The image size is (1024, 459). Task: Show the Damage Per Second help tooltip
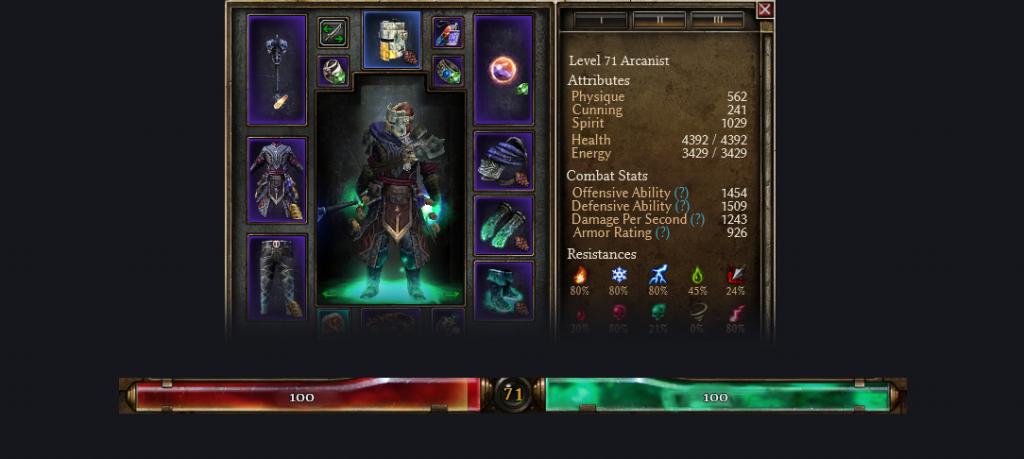697,219
